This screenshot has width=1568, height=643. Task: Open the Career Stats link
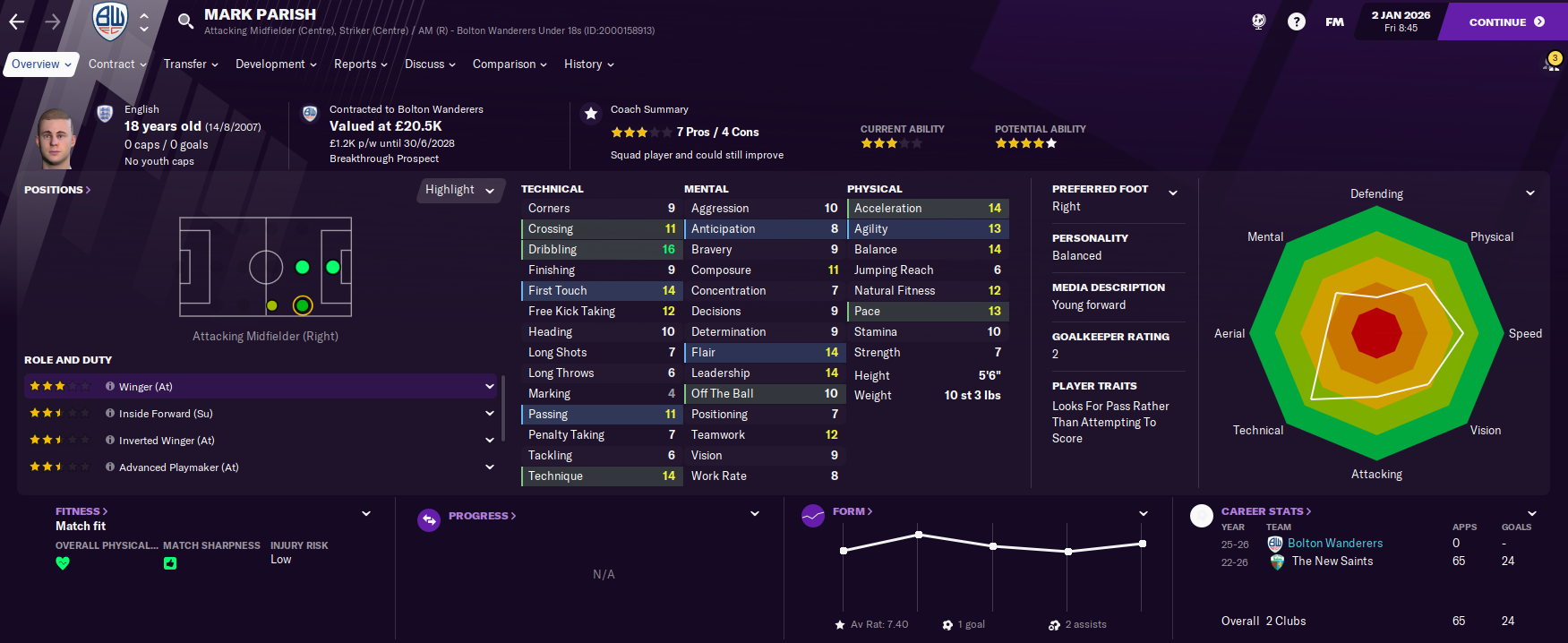(1265, 511)
